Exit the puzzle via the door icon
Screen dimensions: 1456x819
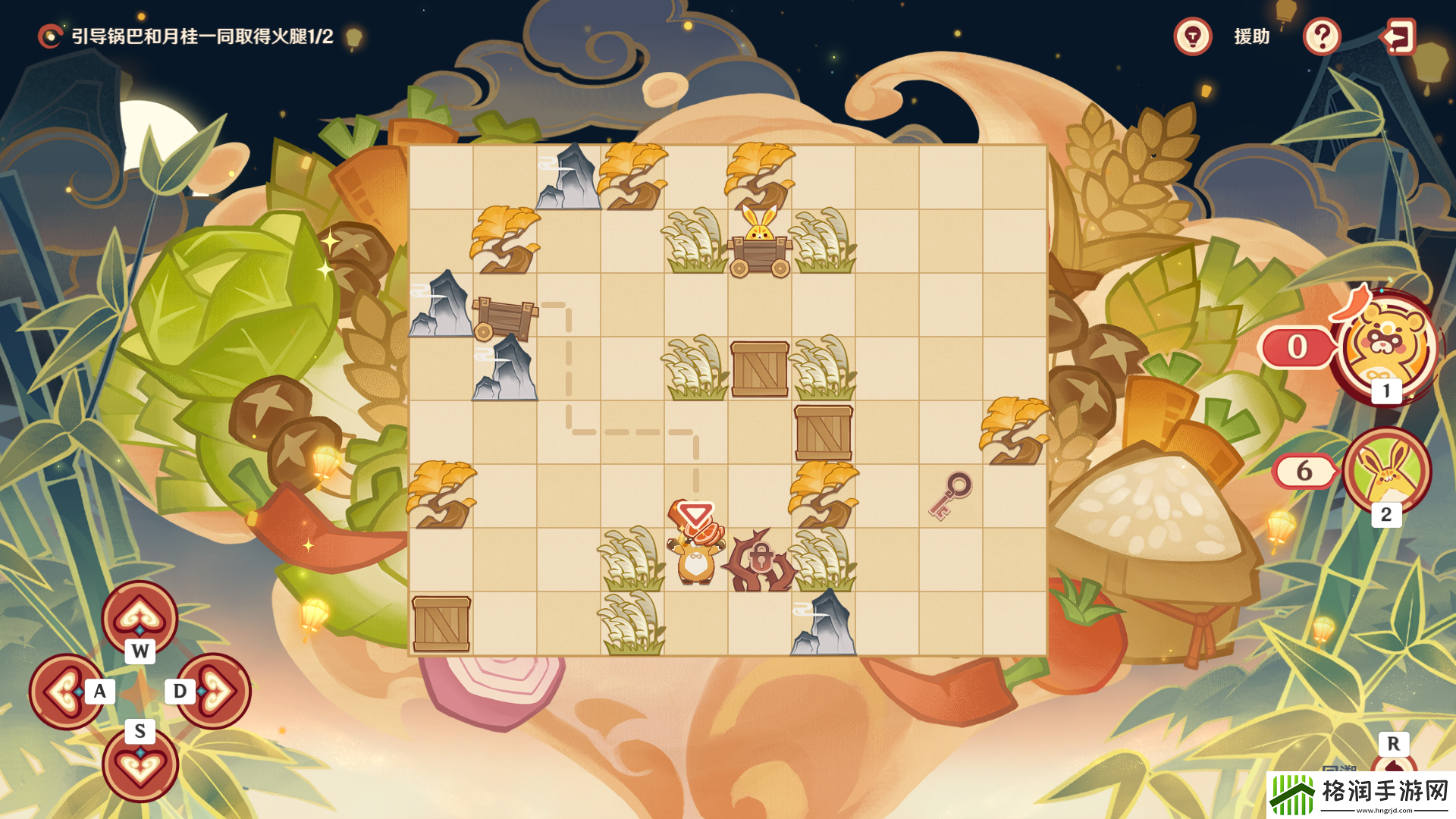point(1398,36)
